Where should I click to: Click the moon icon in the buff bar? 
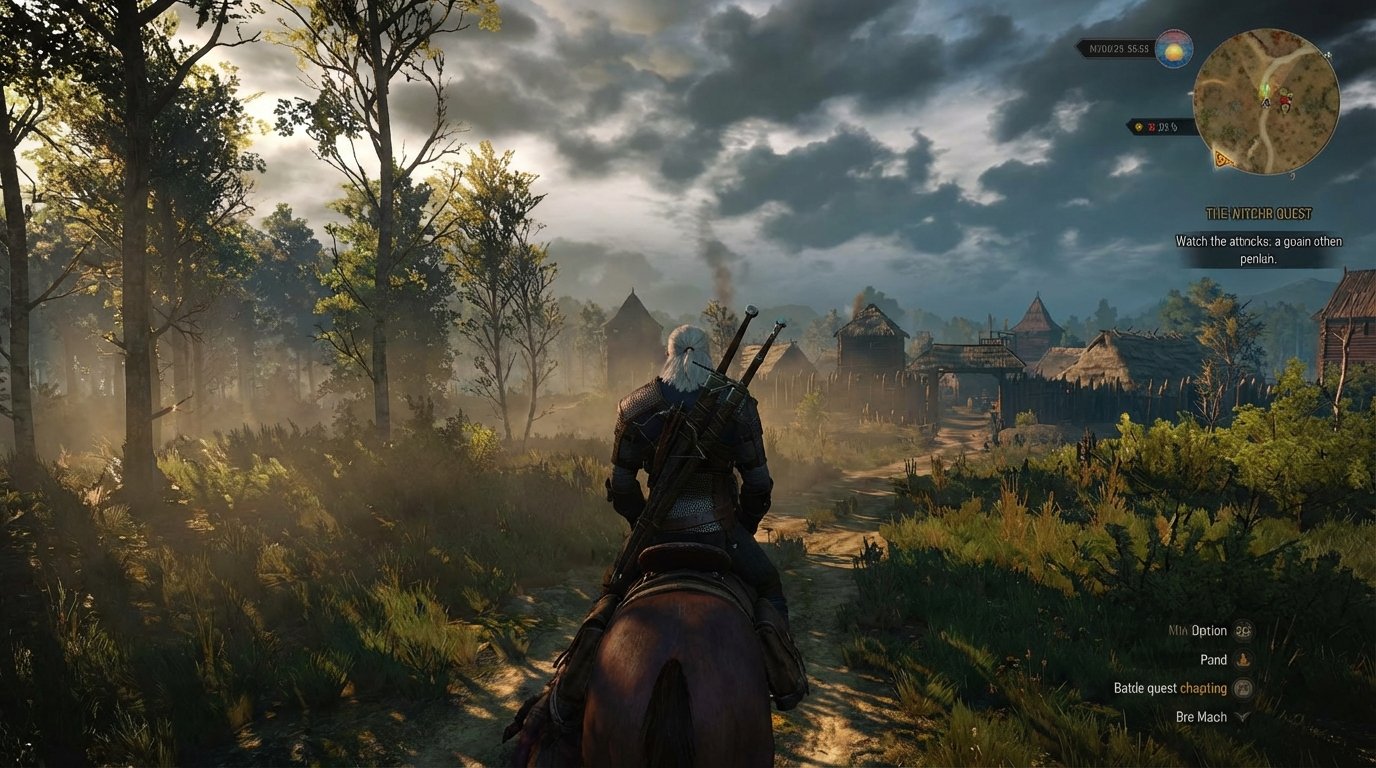coord(1175,128)
